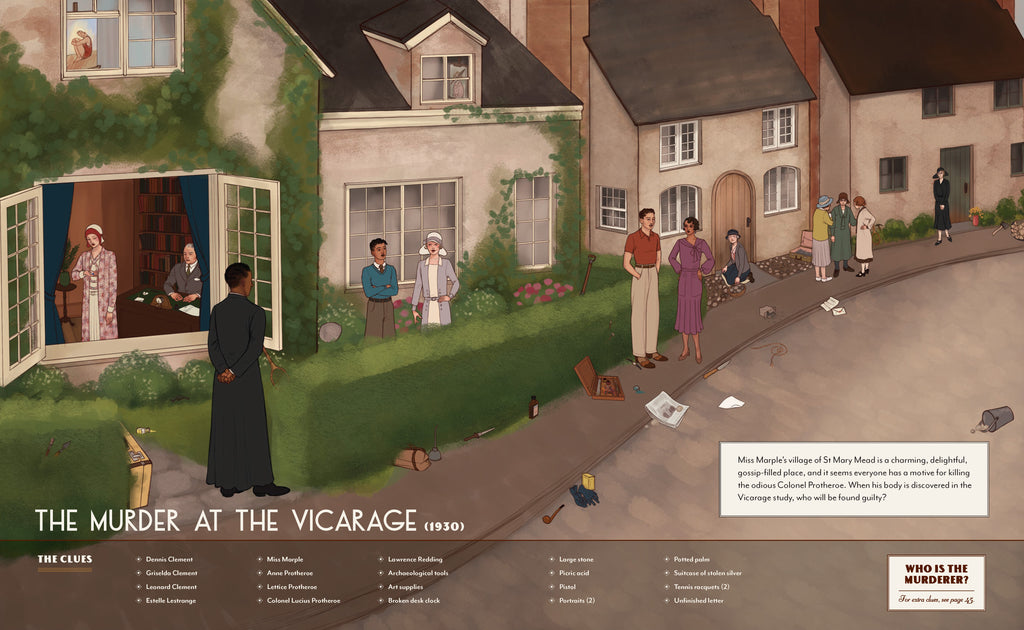1024x630 pixels.
Task: Pick the Leonard Clement clue
Action: click(x=171, y=587)
